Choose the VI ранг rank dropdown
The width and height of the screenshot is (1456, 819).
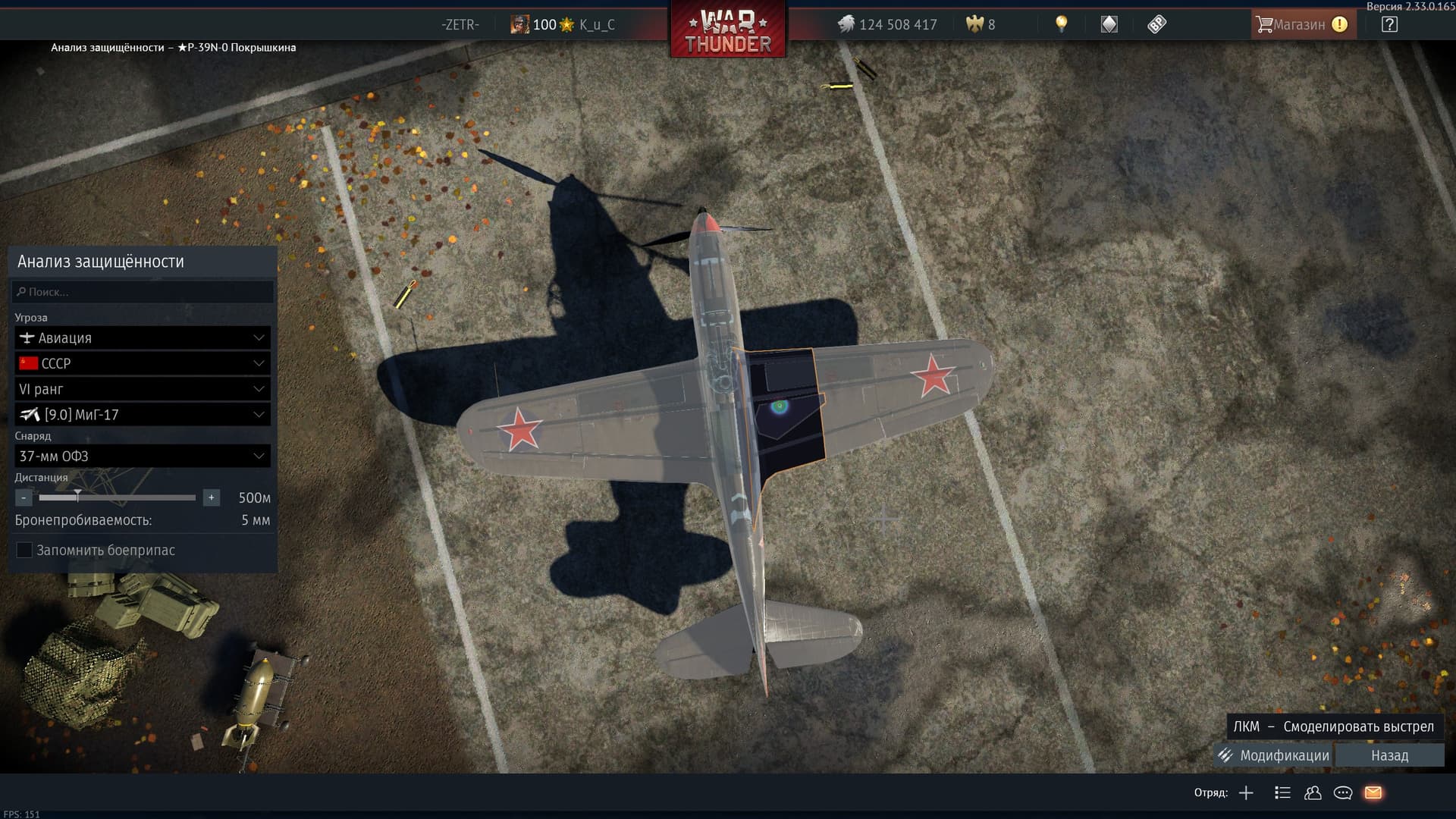coord(143,390)
